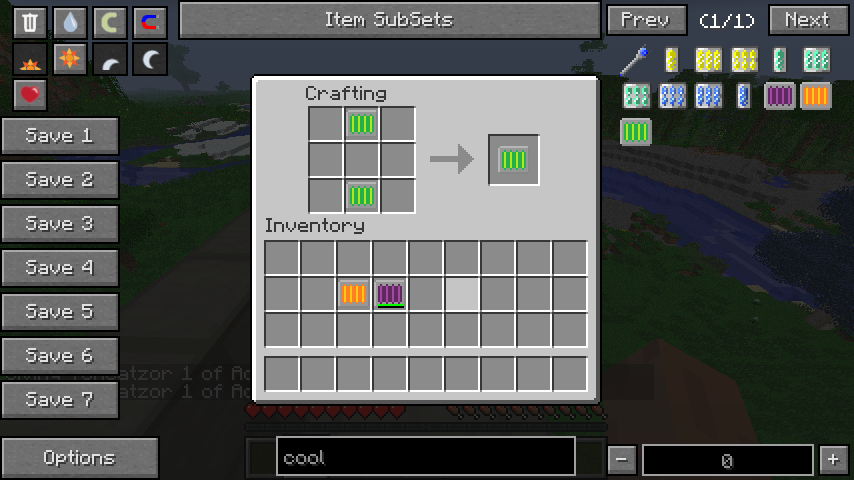The image size is (854, 480).
Task: Toggle rain with the water drop icon
Action: (69, 22)
